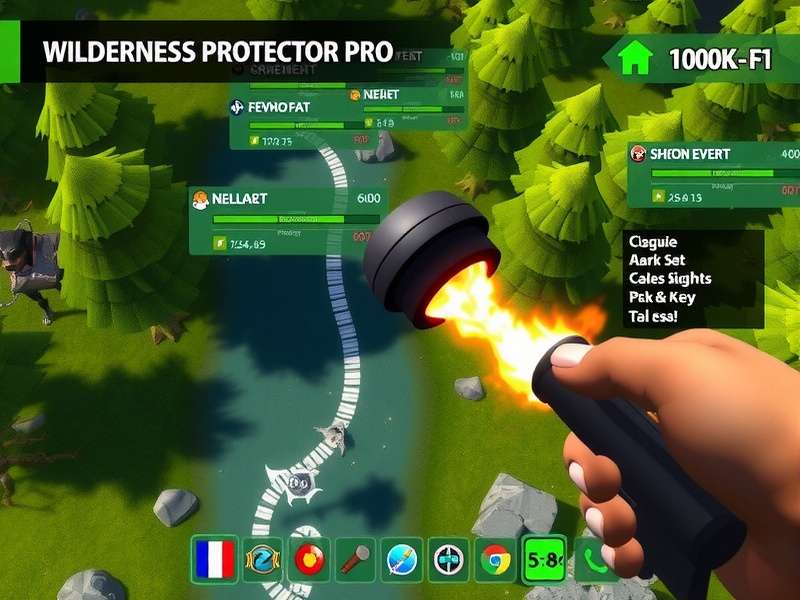The height and width of the screenshot is (600, 800).
Task: Click the Chrome logo hotbar icon
Action: 495,559
